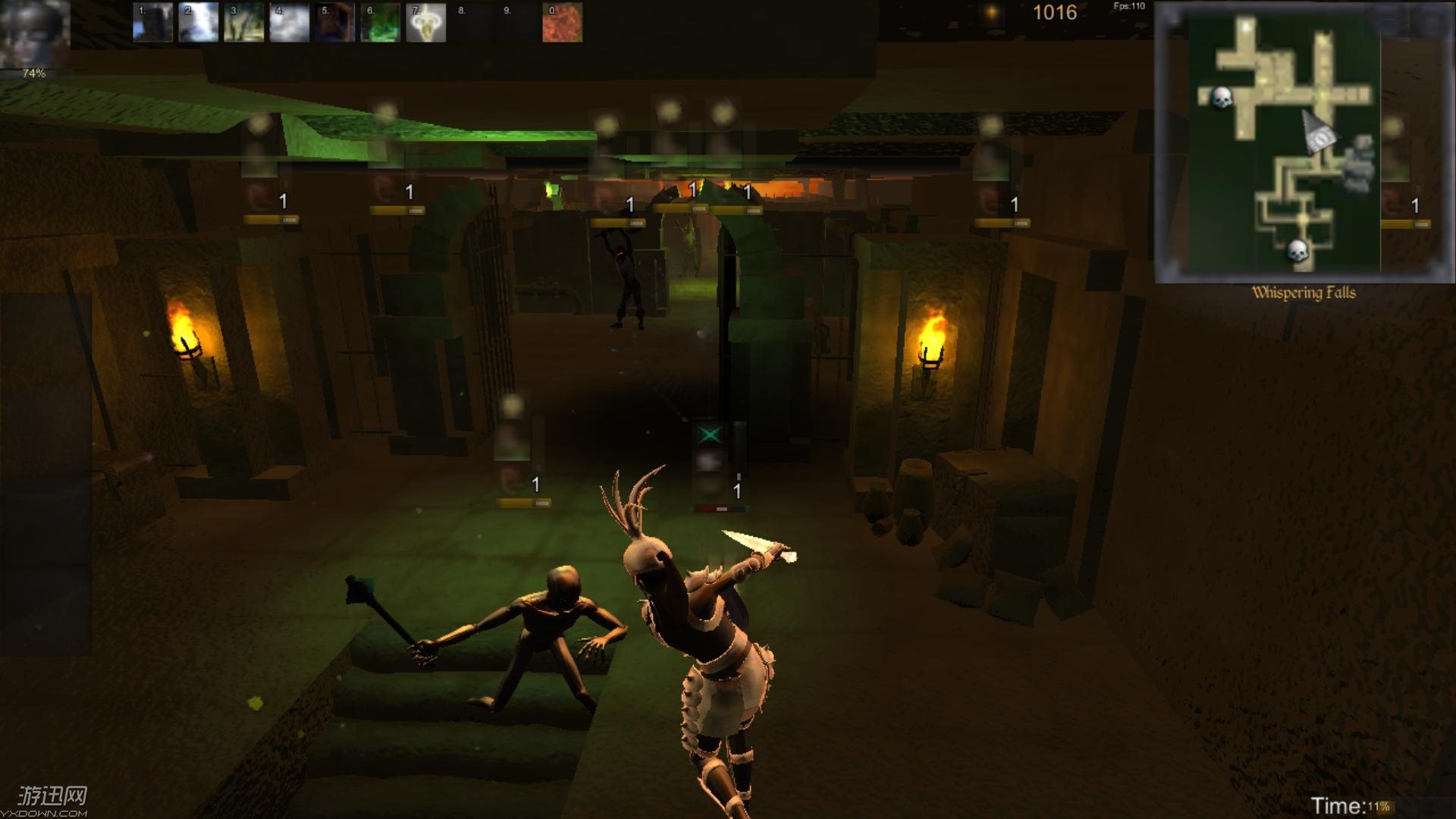The width and height of the screenshot is (1456, 819).
Task: Select hotbar slot 1 ability
Action: (152, 22)
